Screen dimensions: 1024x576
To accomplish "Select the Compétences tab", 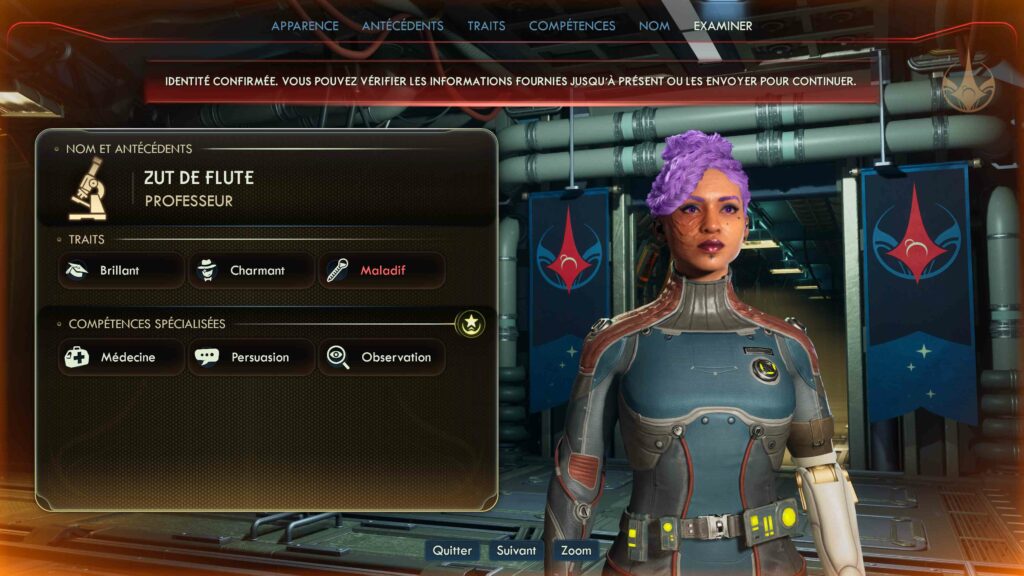I will click(x=572, y=26).
